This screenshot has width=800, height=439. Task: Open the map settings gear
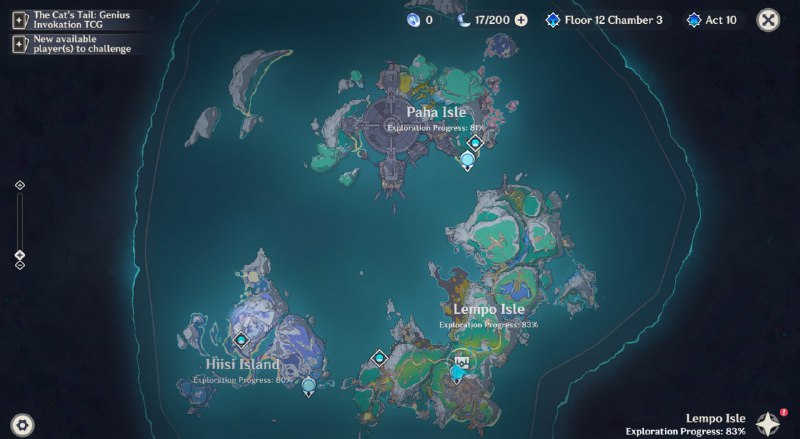[x=22, y=423]
